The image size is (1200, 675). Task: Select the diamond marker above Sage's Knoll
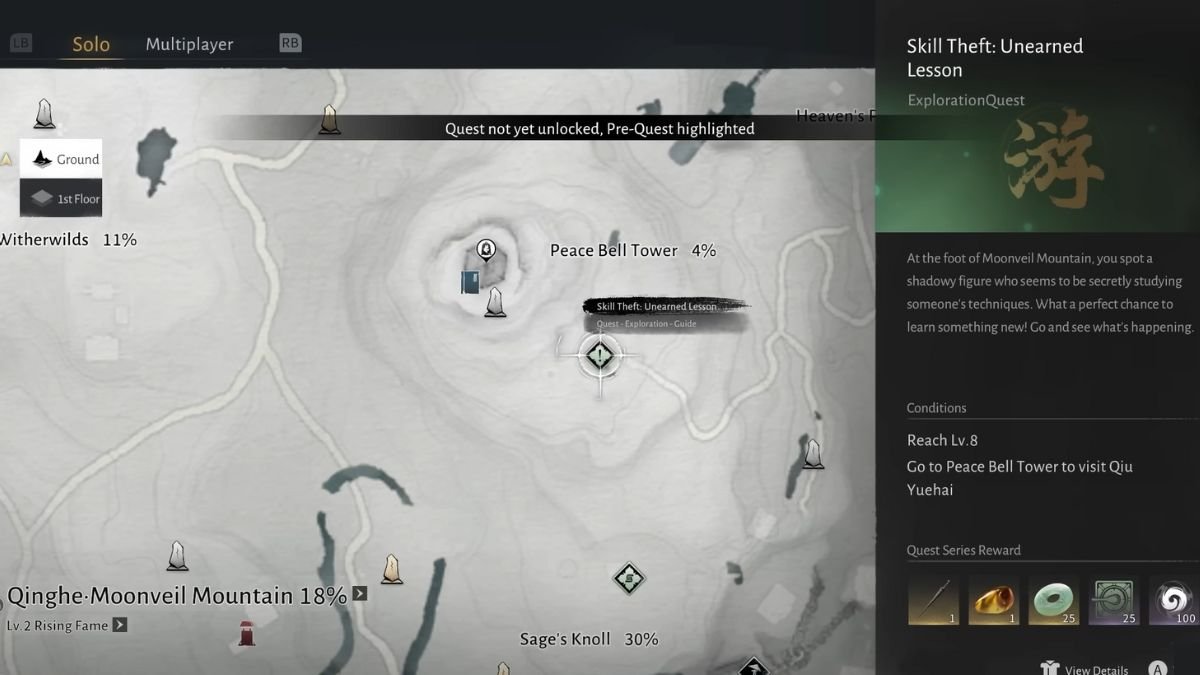pyautogui.click(x=628, y=577)
